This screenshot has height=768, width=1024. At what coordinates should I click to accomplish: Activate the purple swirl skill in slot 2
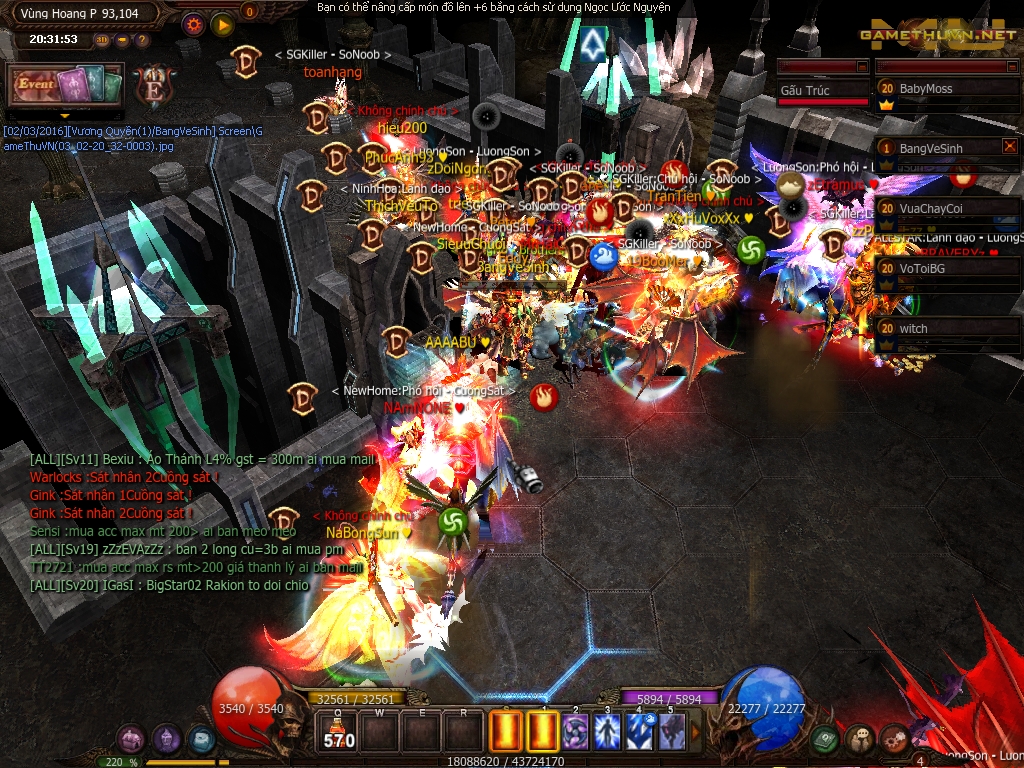tap(576, 732)
